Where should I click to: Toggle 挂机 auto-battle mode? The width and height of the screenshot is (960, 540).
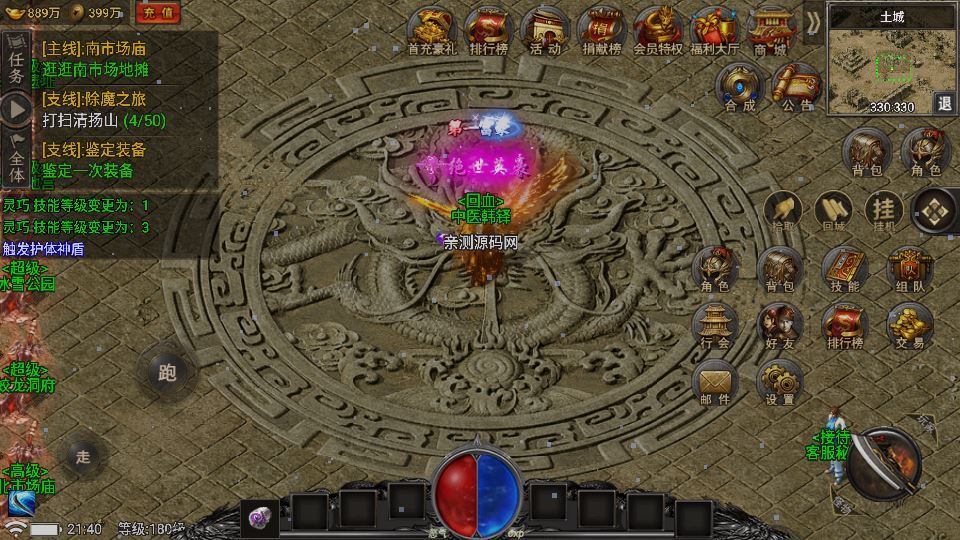point(884,210)
